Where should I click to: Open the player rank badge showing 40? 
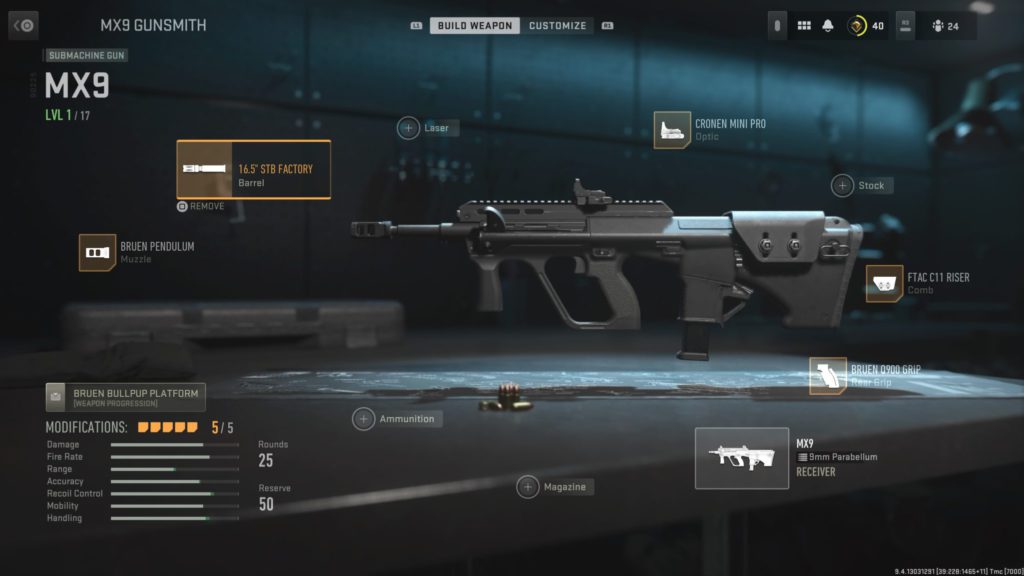click(x=866, y=26)
